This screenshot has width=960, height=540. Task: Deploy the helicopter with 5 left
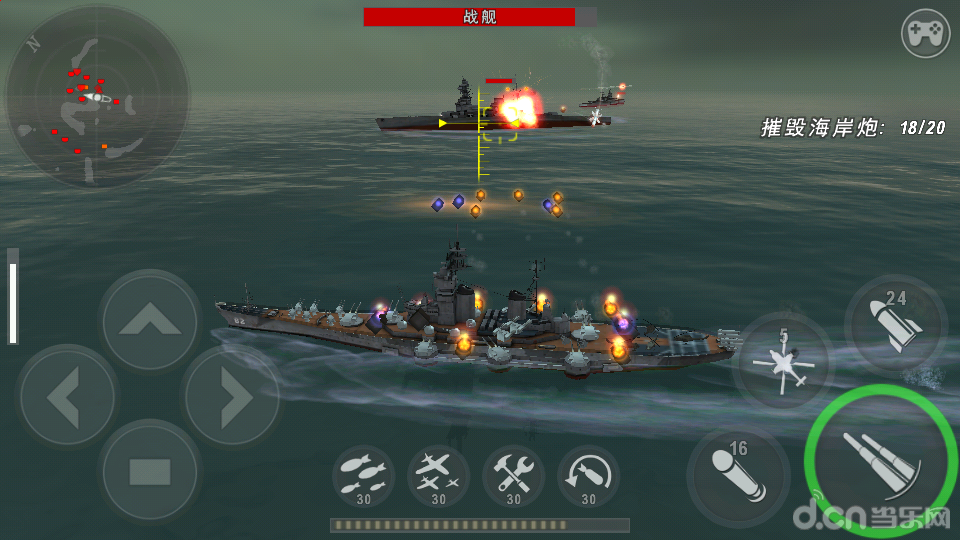coord(783,362)
